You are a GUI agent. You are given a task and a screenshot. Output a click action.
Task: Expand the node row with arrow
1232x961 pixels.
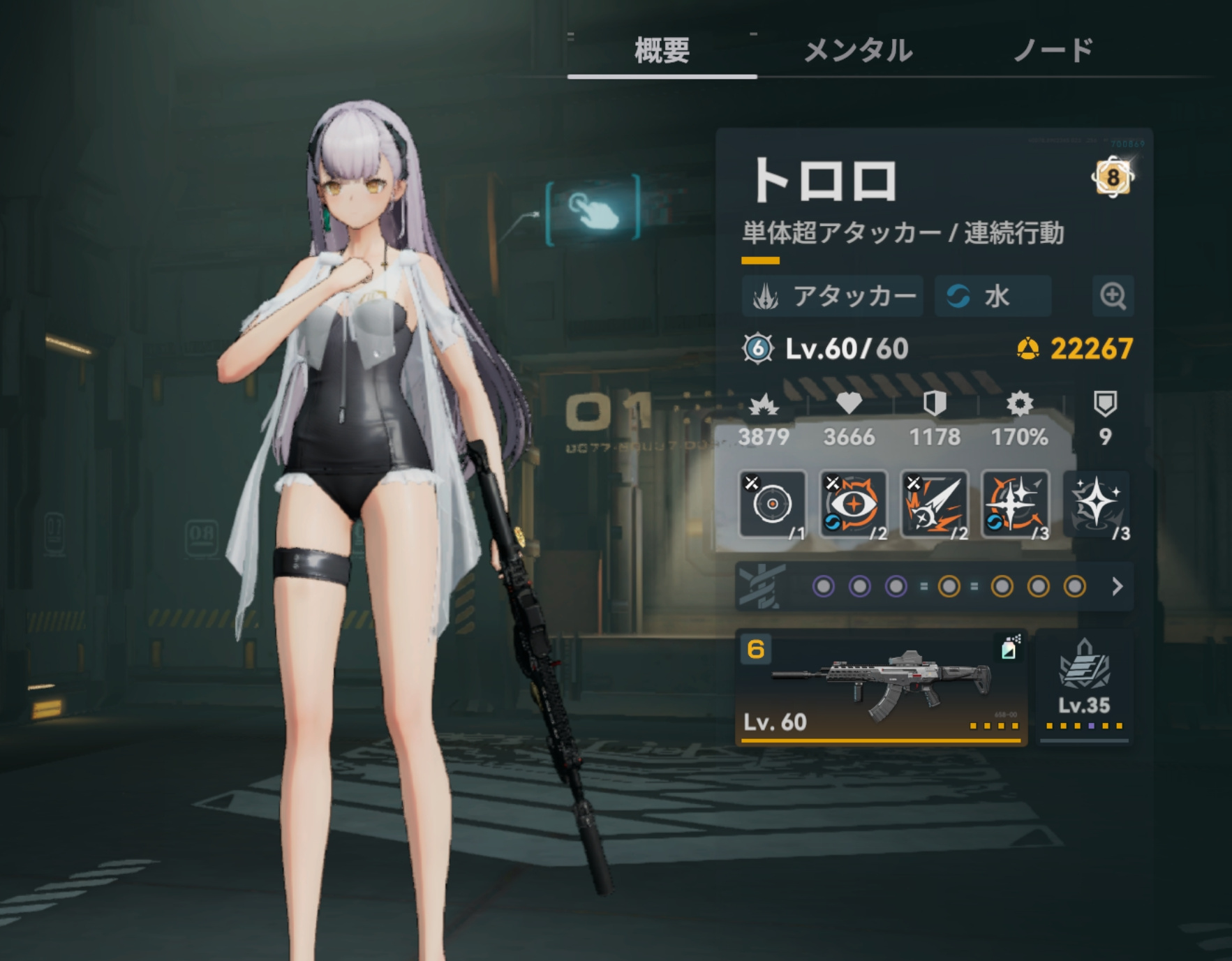1117,586
